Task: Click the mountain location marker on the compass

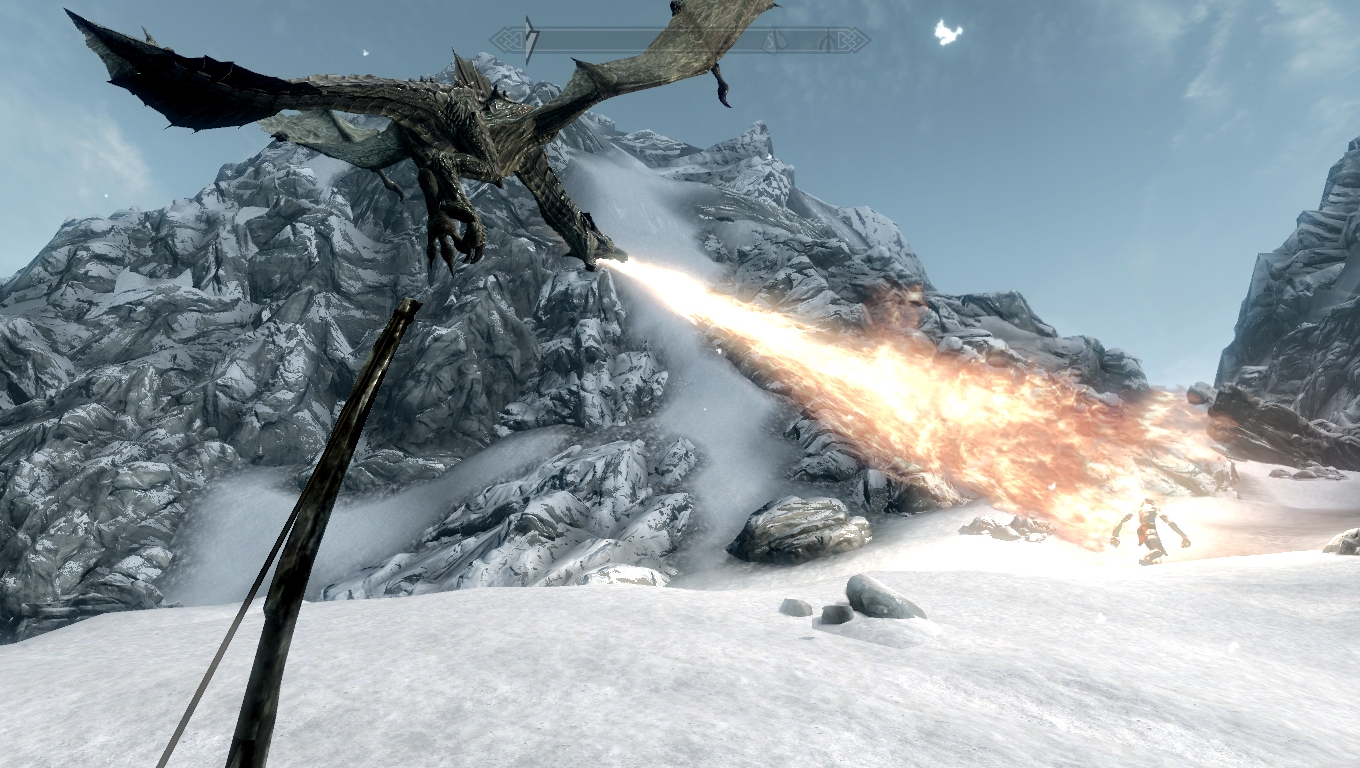Action: coord(773,41)
